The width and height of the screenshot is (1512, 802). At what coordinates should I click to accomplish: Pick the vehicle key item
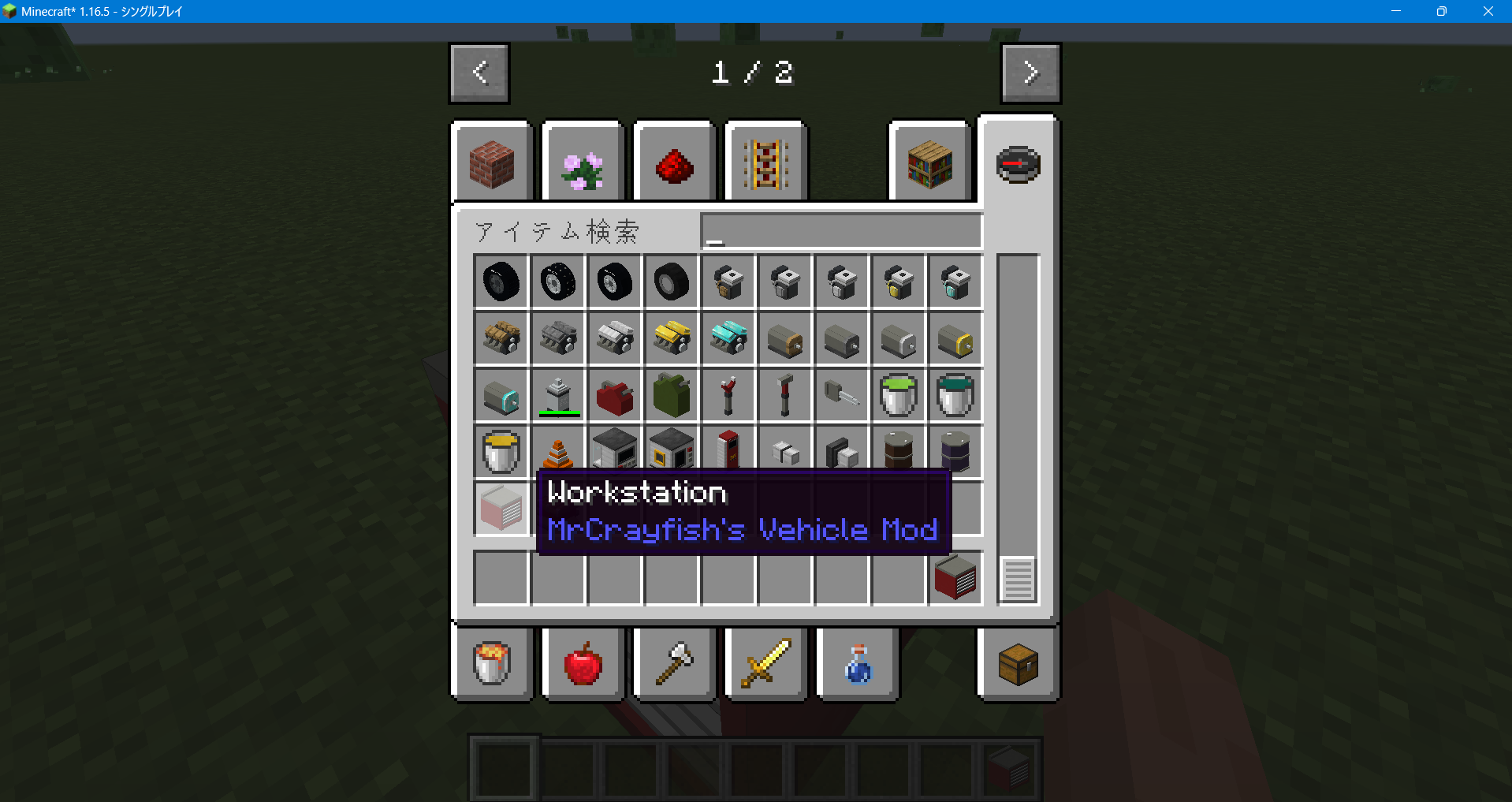841,395
